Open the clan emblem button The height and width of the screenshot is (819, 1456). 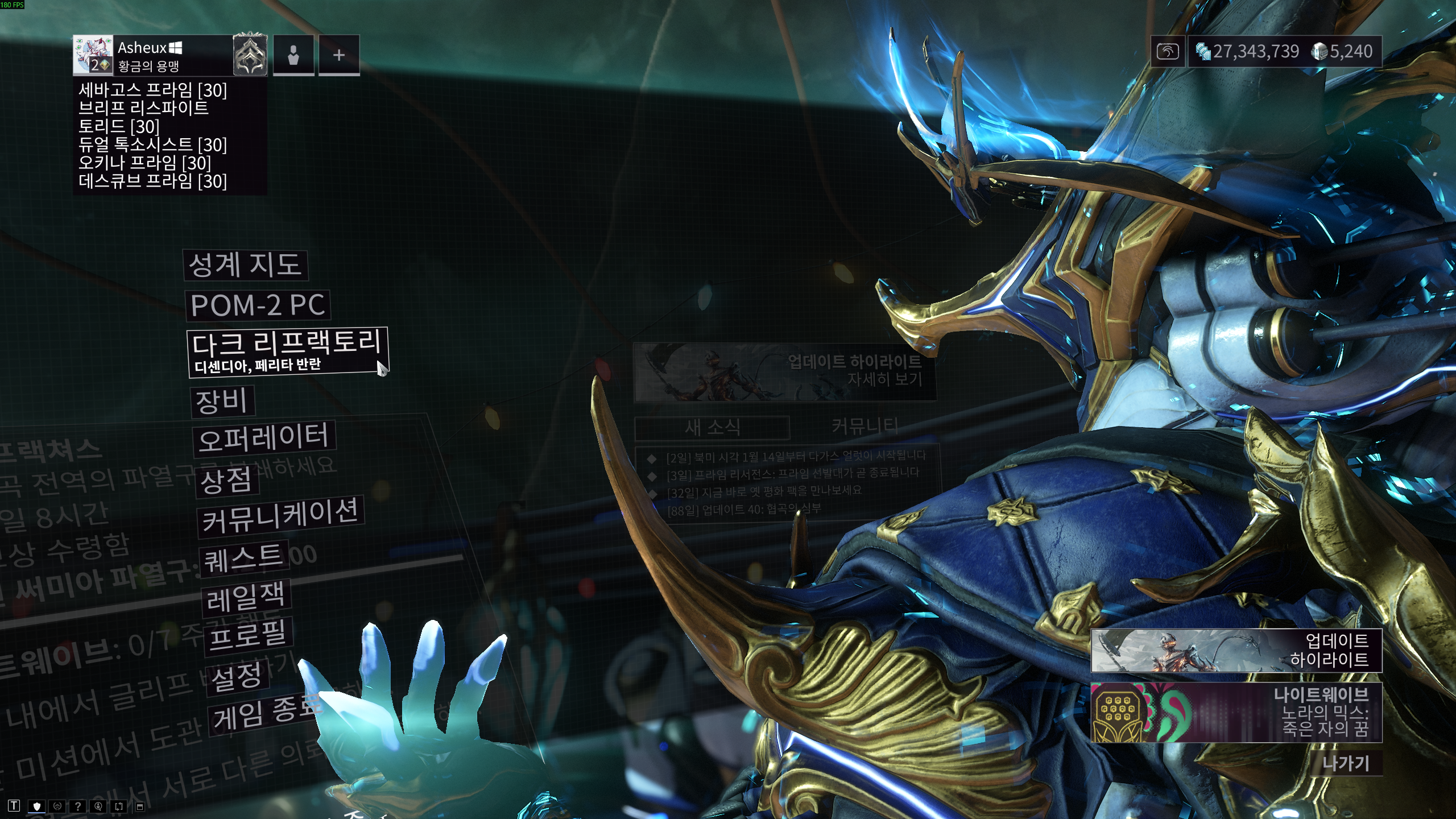tap(250, 55)
